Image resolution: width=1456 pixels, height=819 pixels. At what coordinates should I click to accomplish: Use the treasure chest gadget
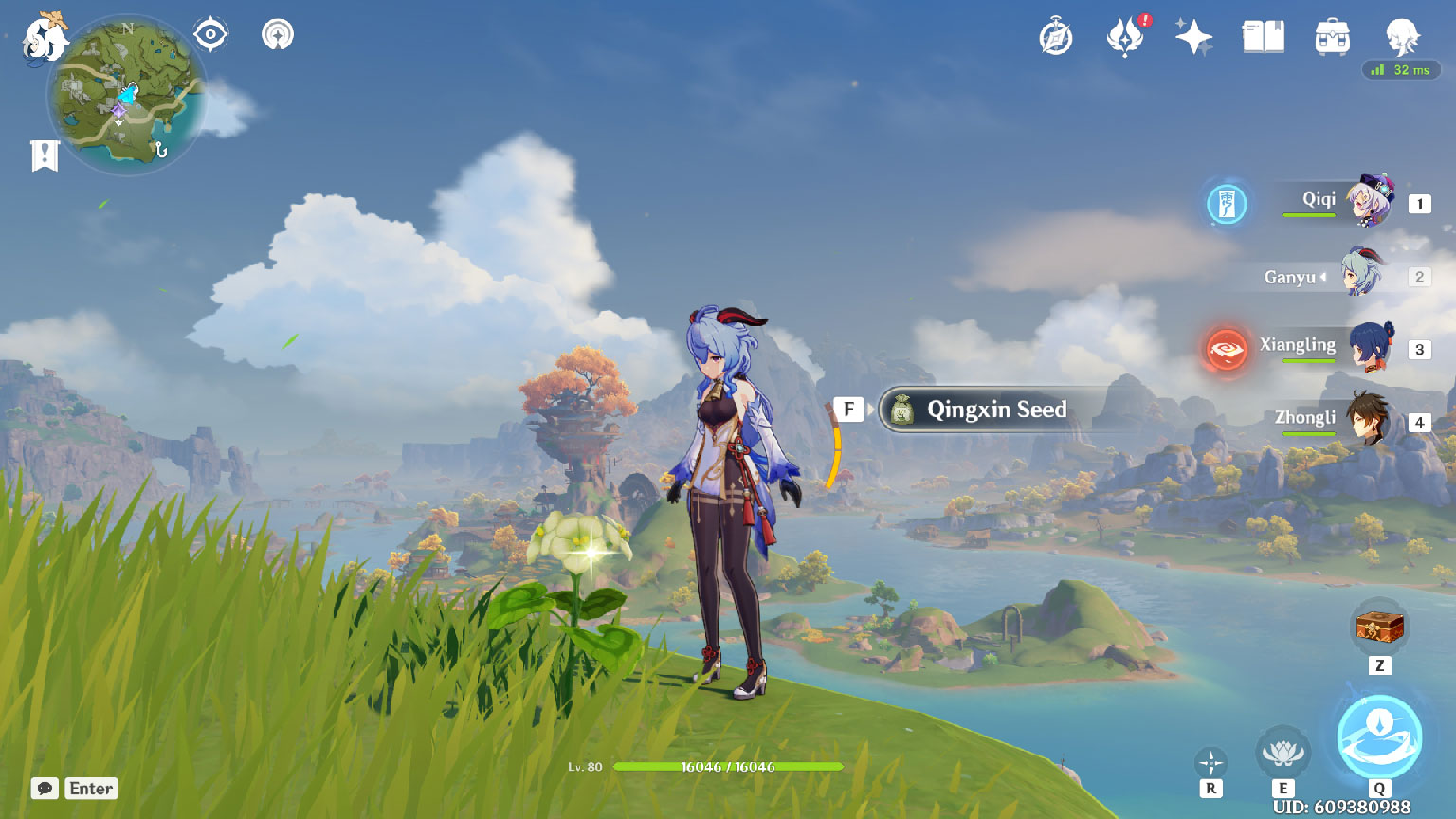tap(1379, 627)
